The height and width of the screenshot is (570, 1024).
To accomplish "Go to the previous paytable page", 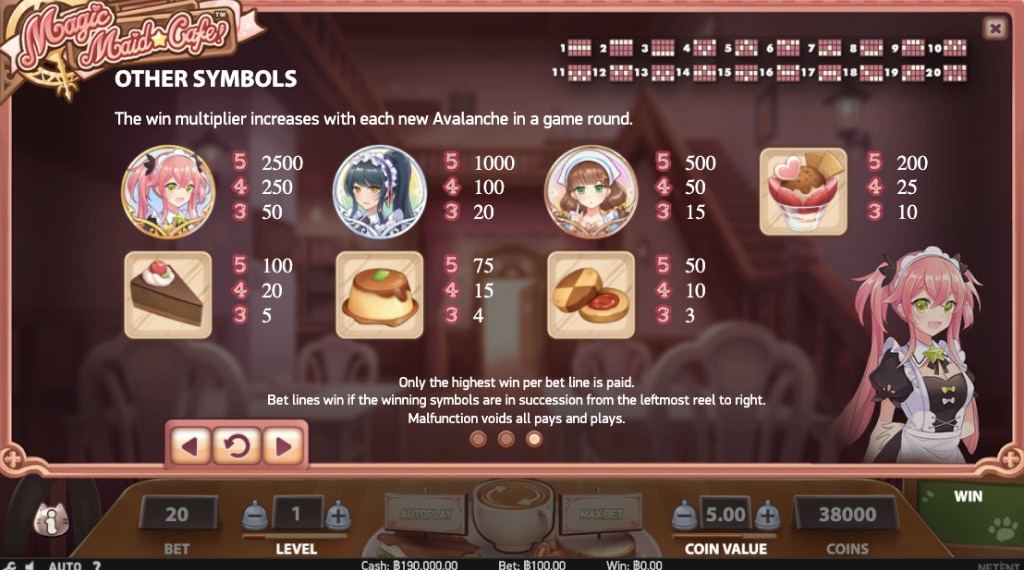I will click(x=191, y=445).
